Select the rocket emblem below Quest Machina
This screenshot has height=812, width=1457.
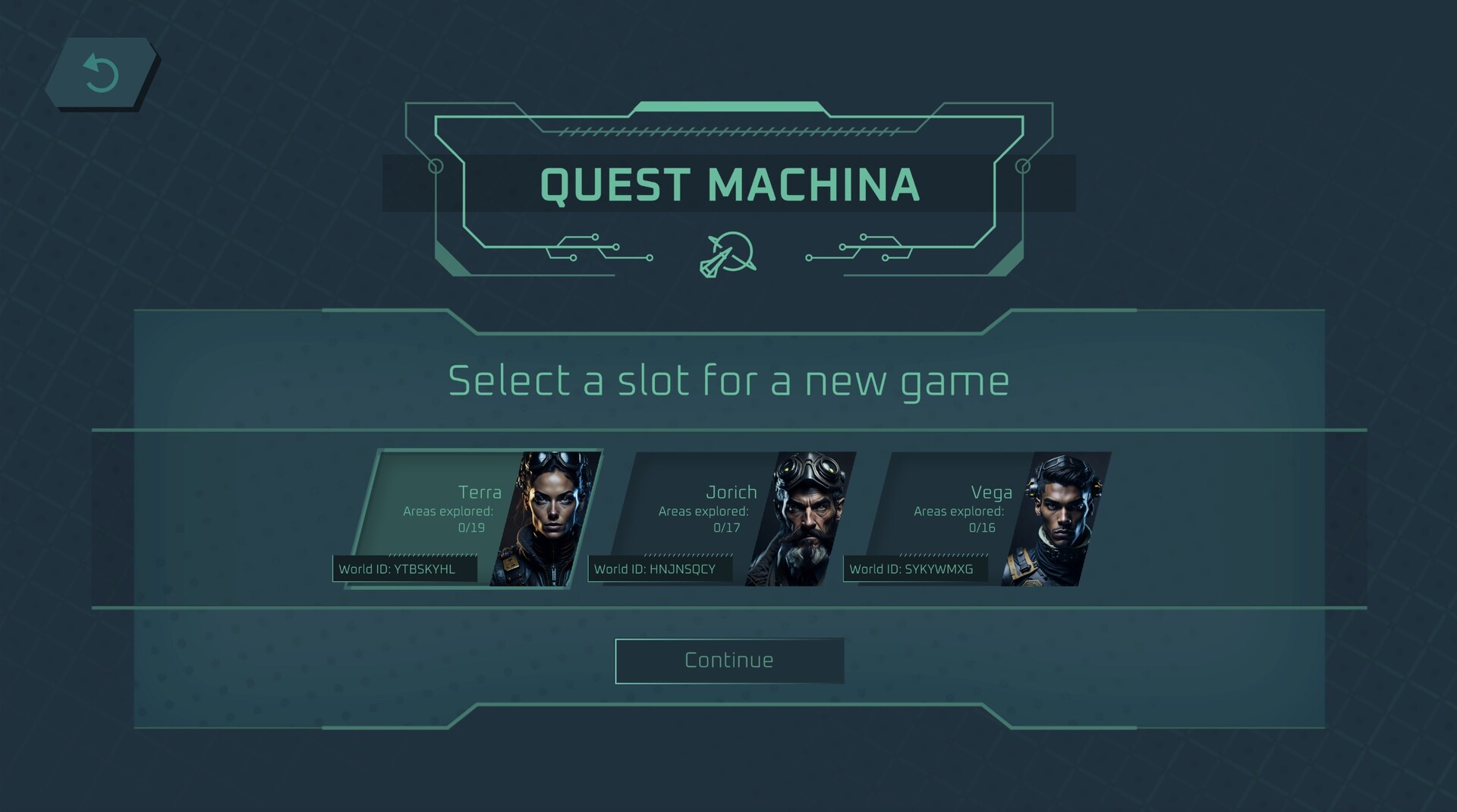[x=727, y=253]
